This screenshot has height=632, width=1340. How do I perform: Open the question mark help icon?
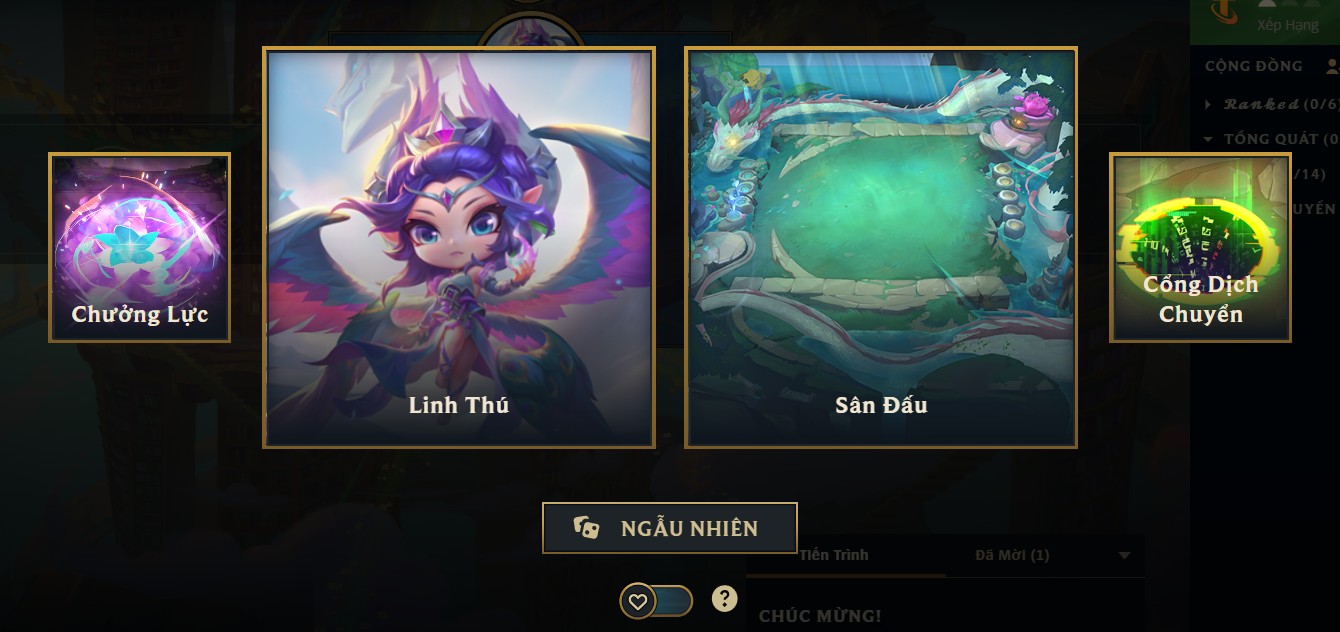click(725, 598)
